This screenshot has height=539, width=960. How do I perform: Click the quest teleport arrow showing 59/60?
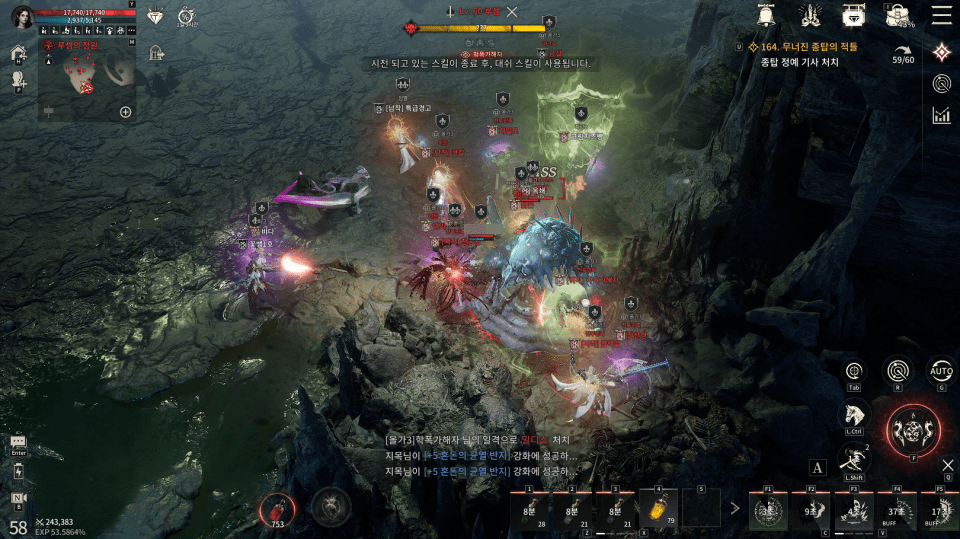[903, 53]
